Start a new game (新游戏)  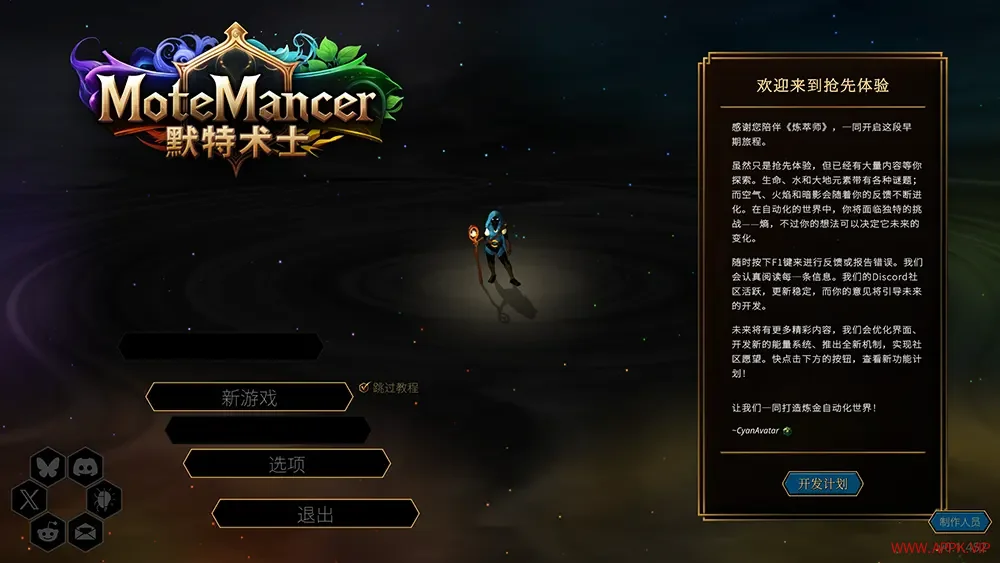click(x=249, y=397)
